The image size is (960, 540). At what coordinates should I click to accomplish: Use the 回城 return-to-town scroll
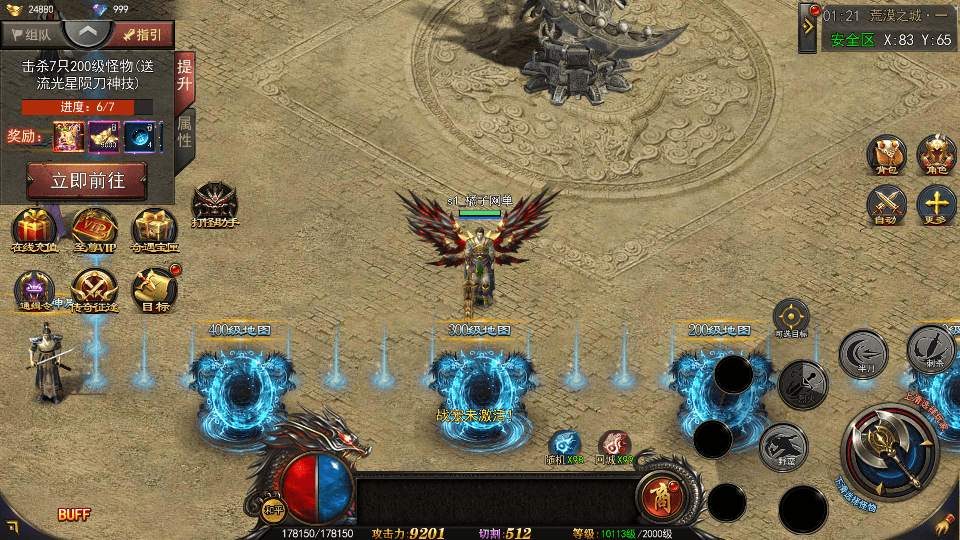tap(615, 445)
